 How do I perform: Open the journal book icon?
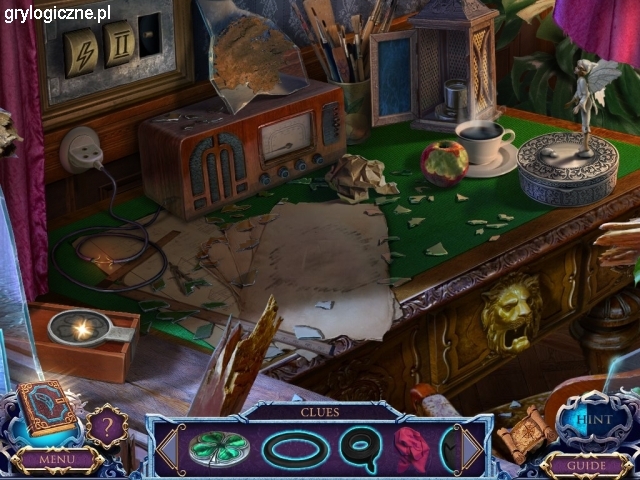46,406
